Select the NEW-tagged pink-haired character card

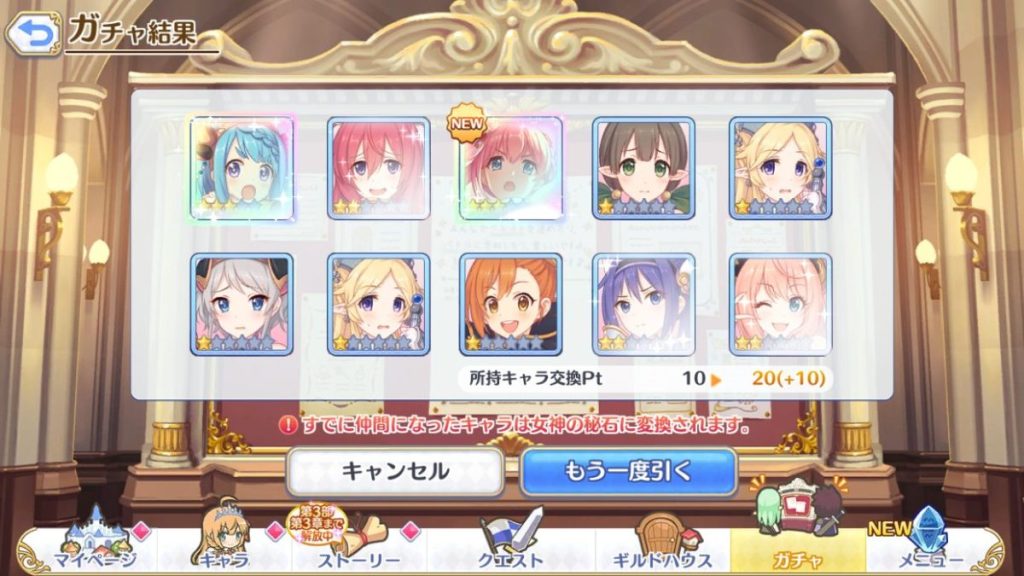(510, 168)
